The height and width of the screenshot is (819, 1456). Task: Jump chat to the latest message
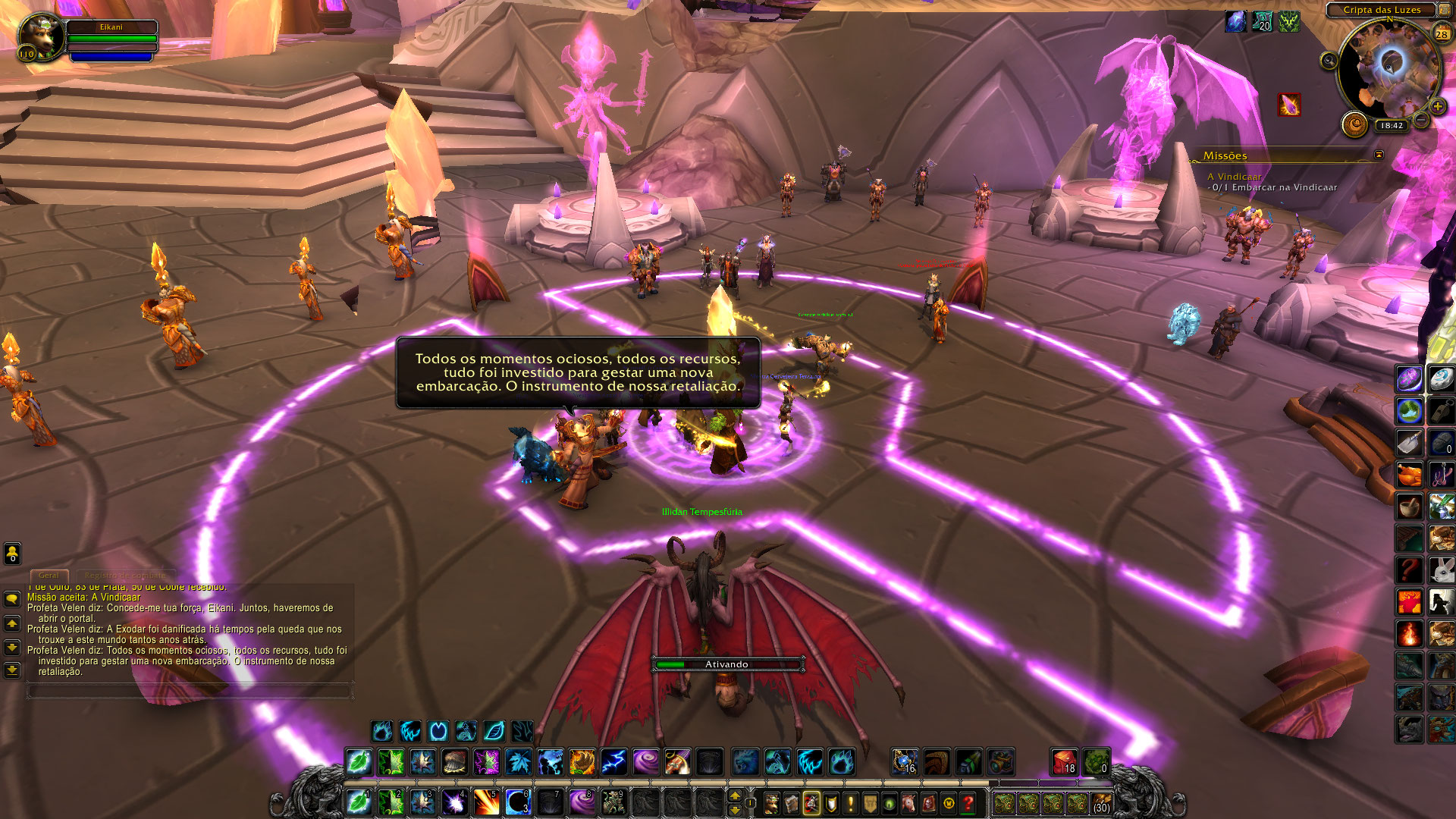click(12, 670)
